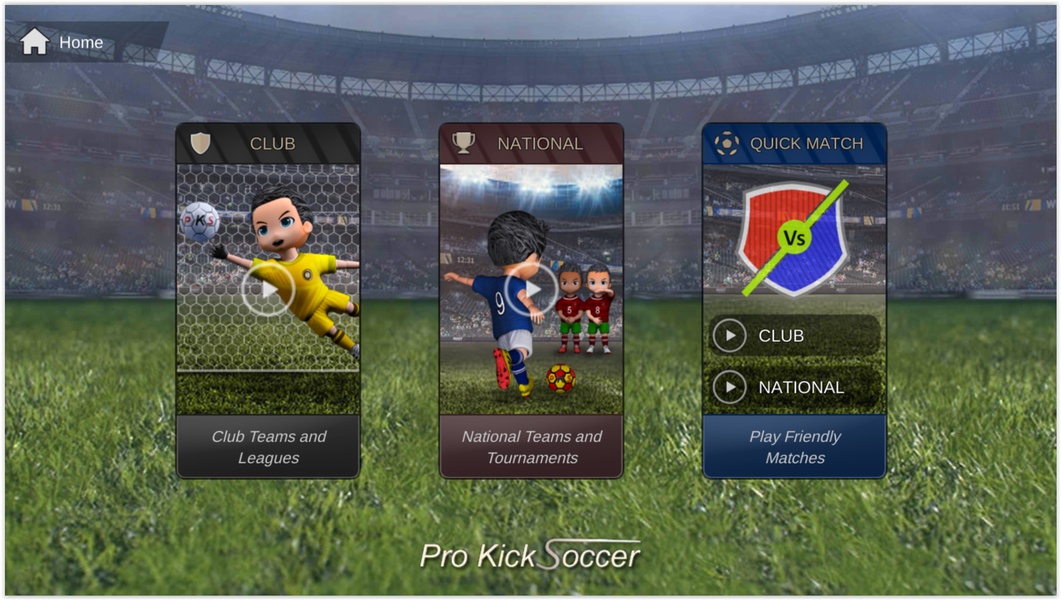
Task: Select the Quick Match header
Action: [x=794, y=143]
